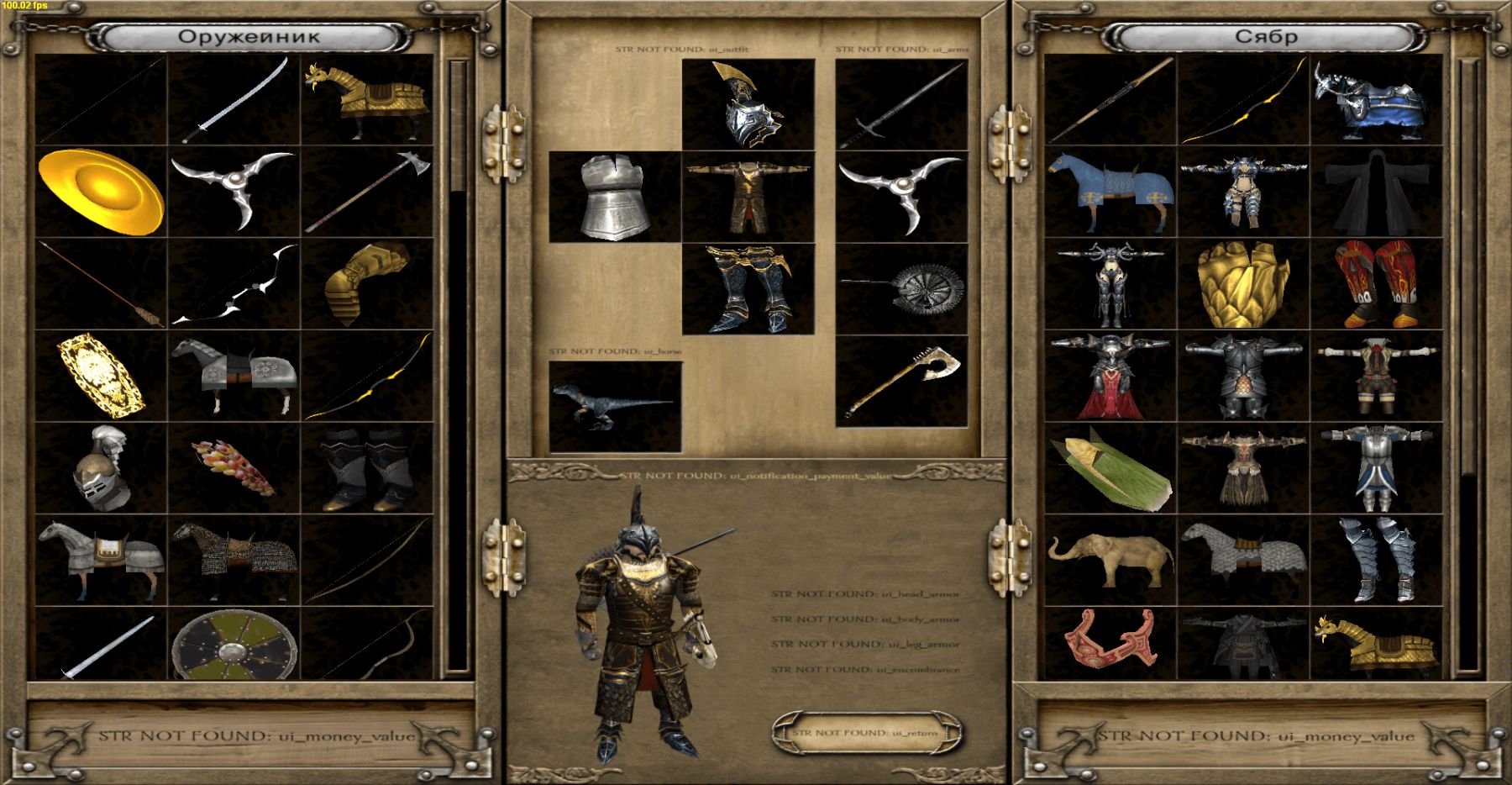Click the ui_return button

click(x=866, y=733)
